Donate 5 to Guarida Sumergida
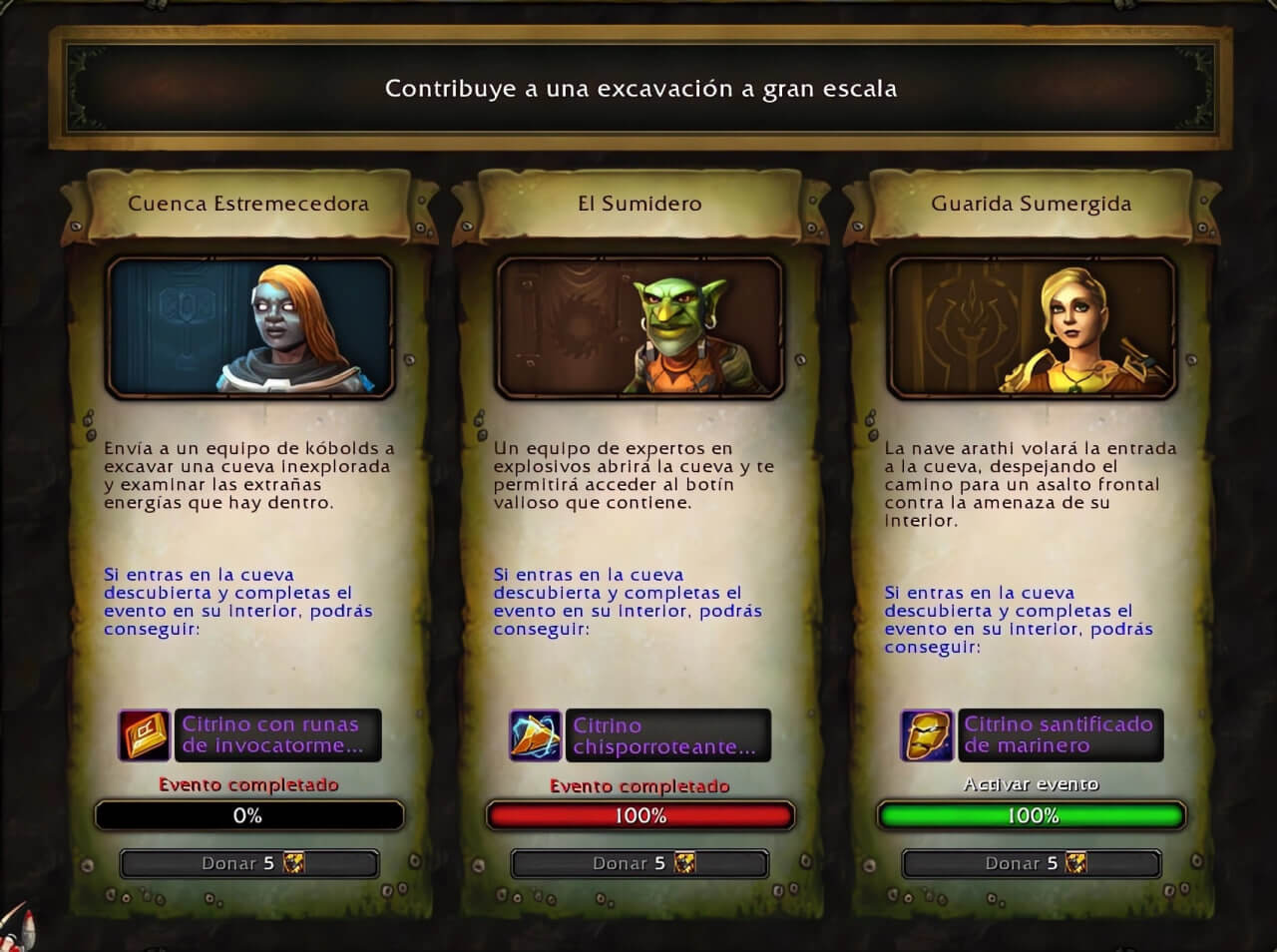The height and width of the screenshot is (952, 1277). pyautogui.click(x=1032, y=863)
